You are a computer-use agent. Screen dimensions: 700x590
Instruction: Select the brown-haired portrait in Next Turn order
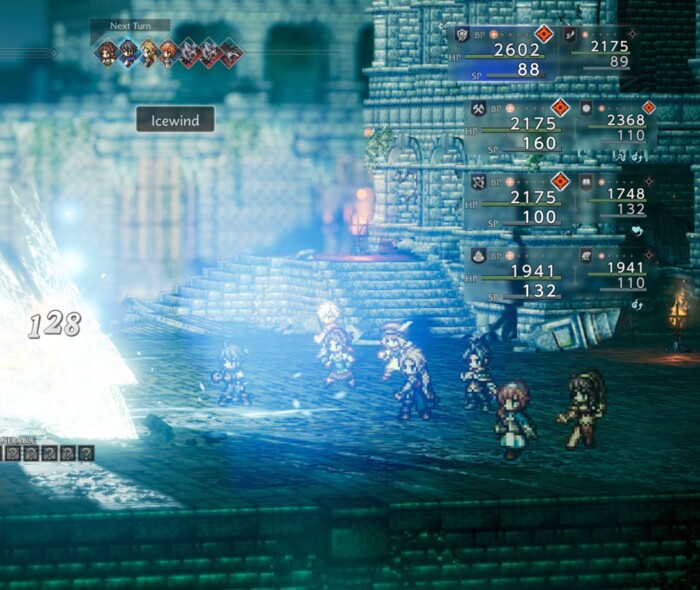(107, 53)
